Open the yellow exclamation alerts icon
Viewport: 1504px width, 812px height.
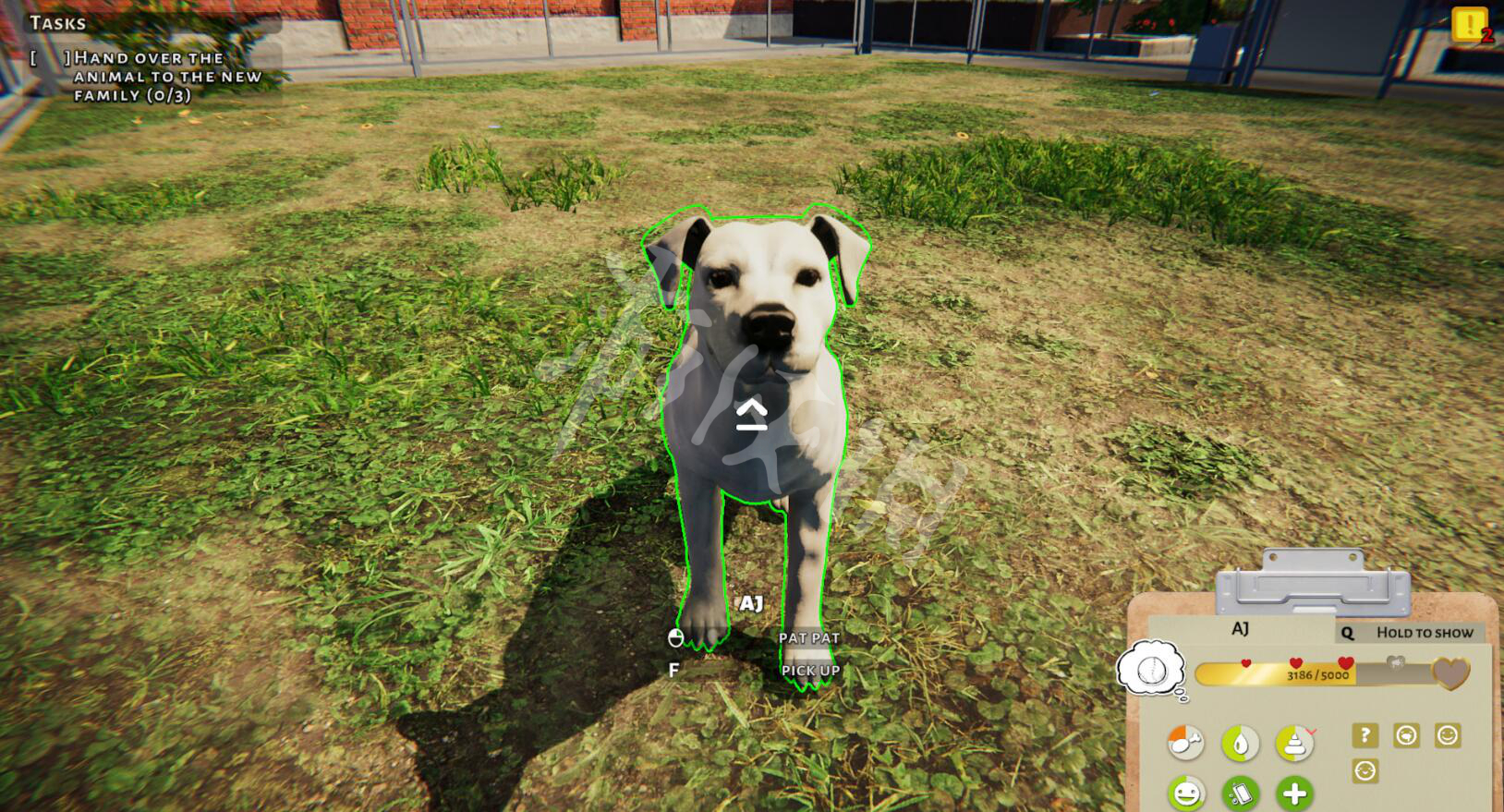pos(1468,25)
